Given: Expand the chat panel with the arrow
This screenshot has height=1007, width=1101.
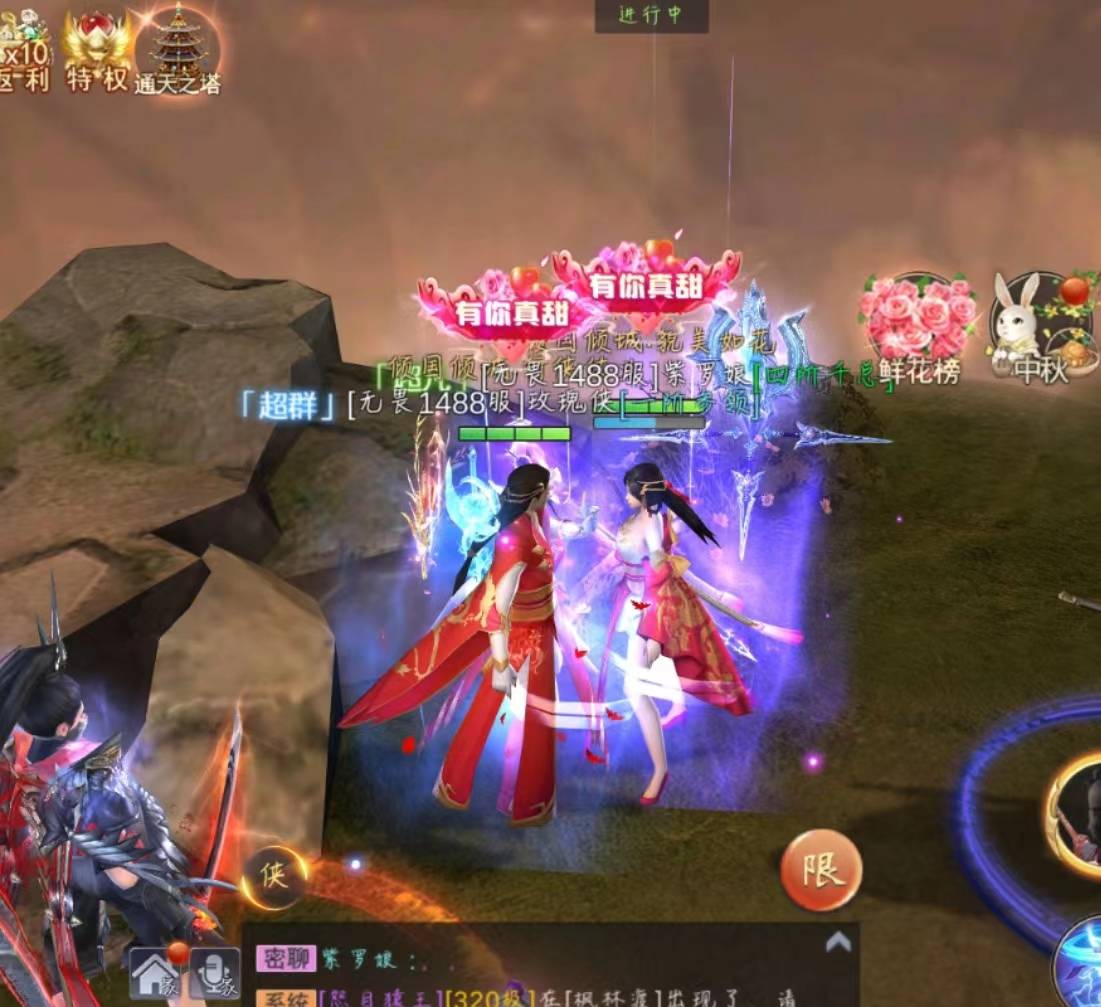Looking at the screenshot, I should [x=838, y=941].
